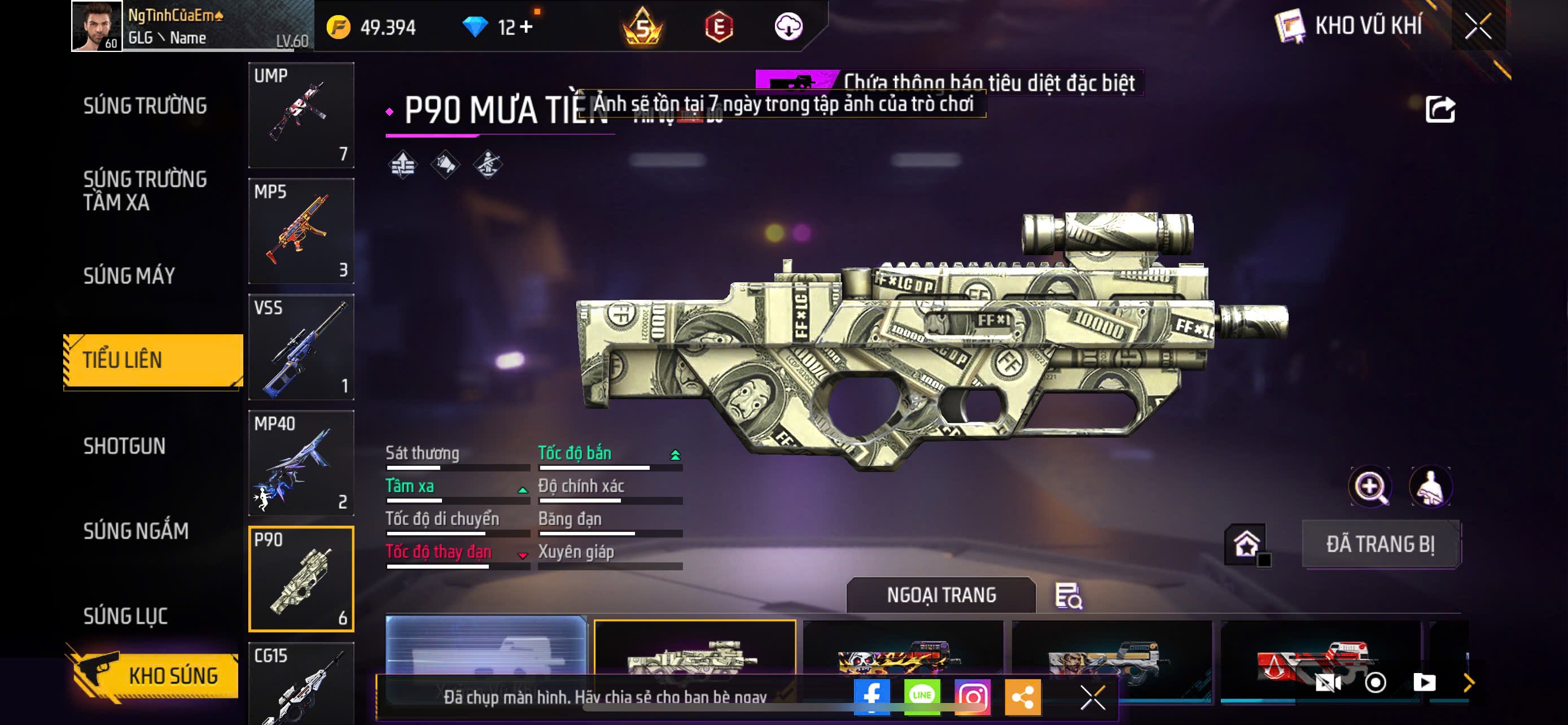Pick the VSS weapon tile
Viewport: 1568px width, 725px height.
301,347
